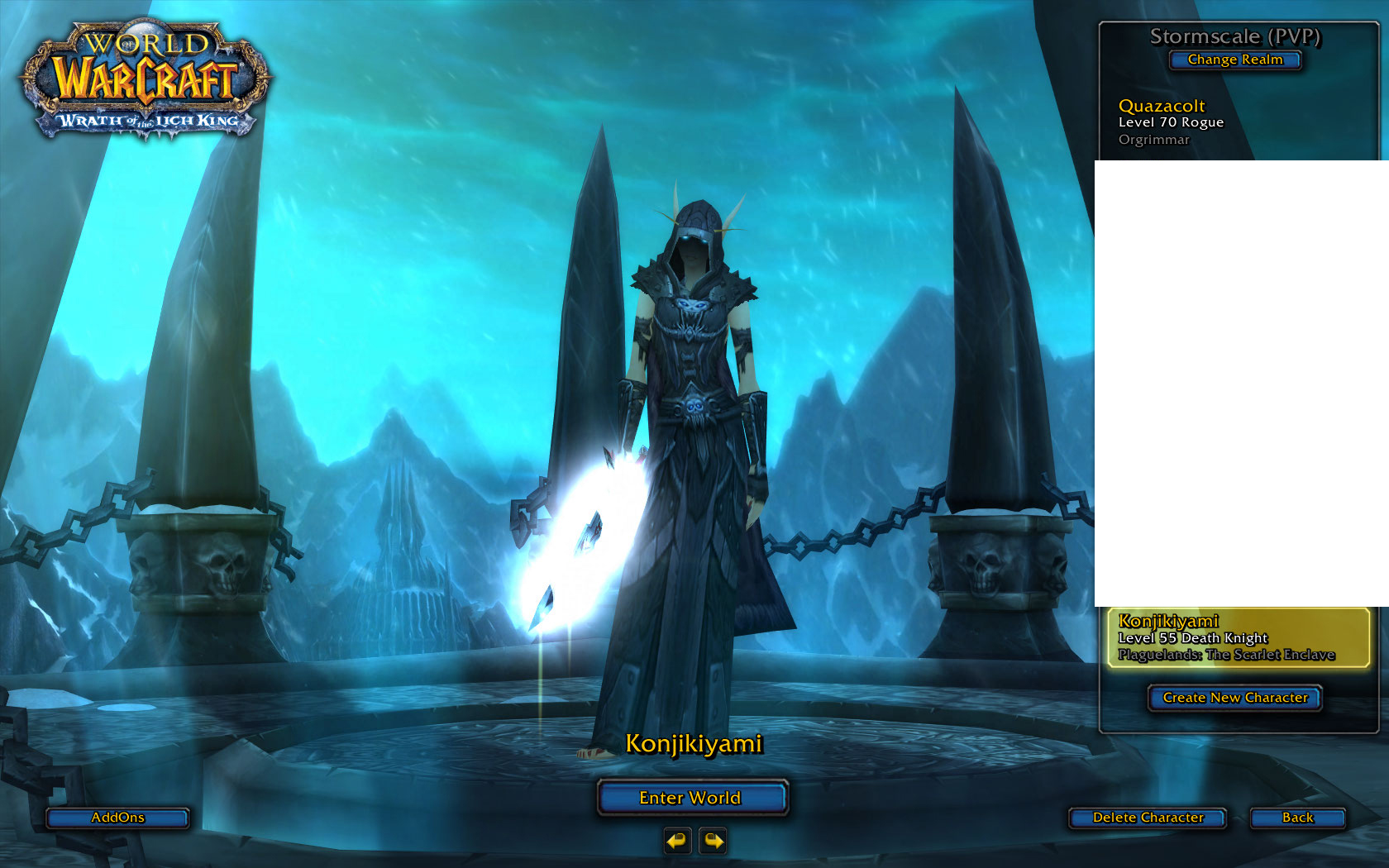Rotate character with the left arrow button

(677, 841)
